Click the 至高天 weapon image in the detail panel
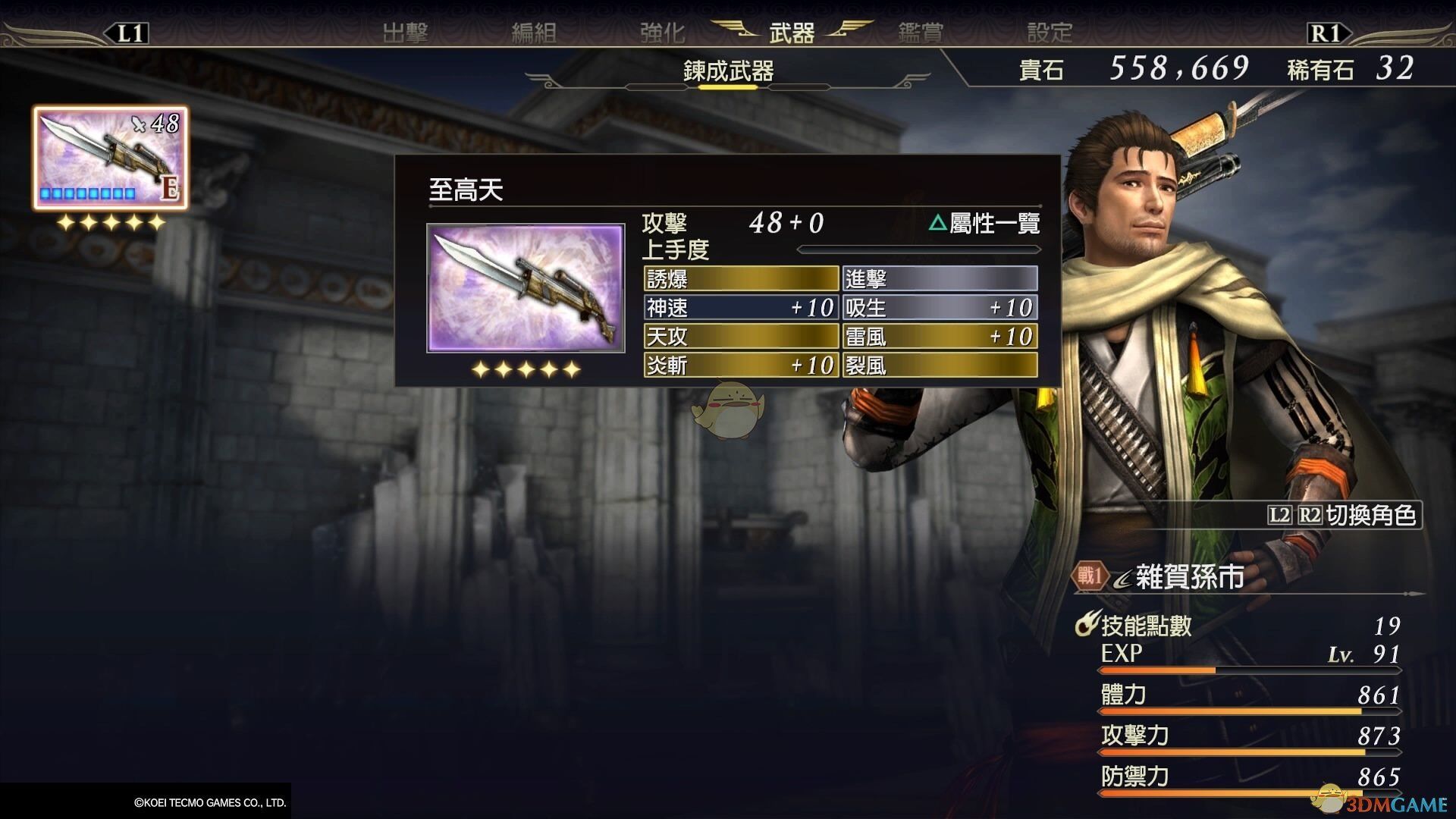 [526, 288]
